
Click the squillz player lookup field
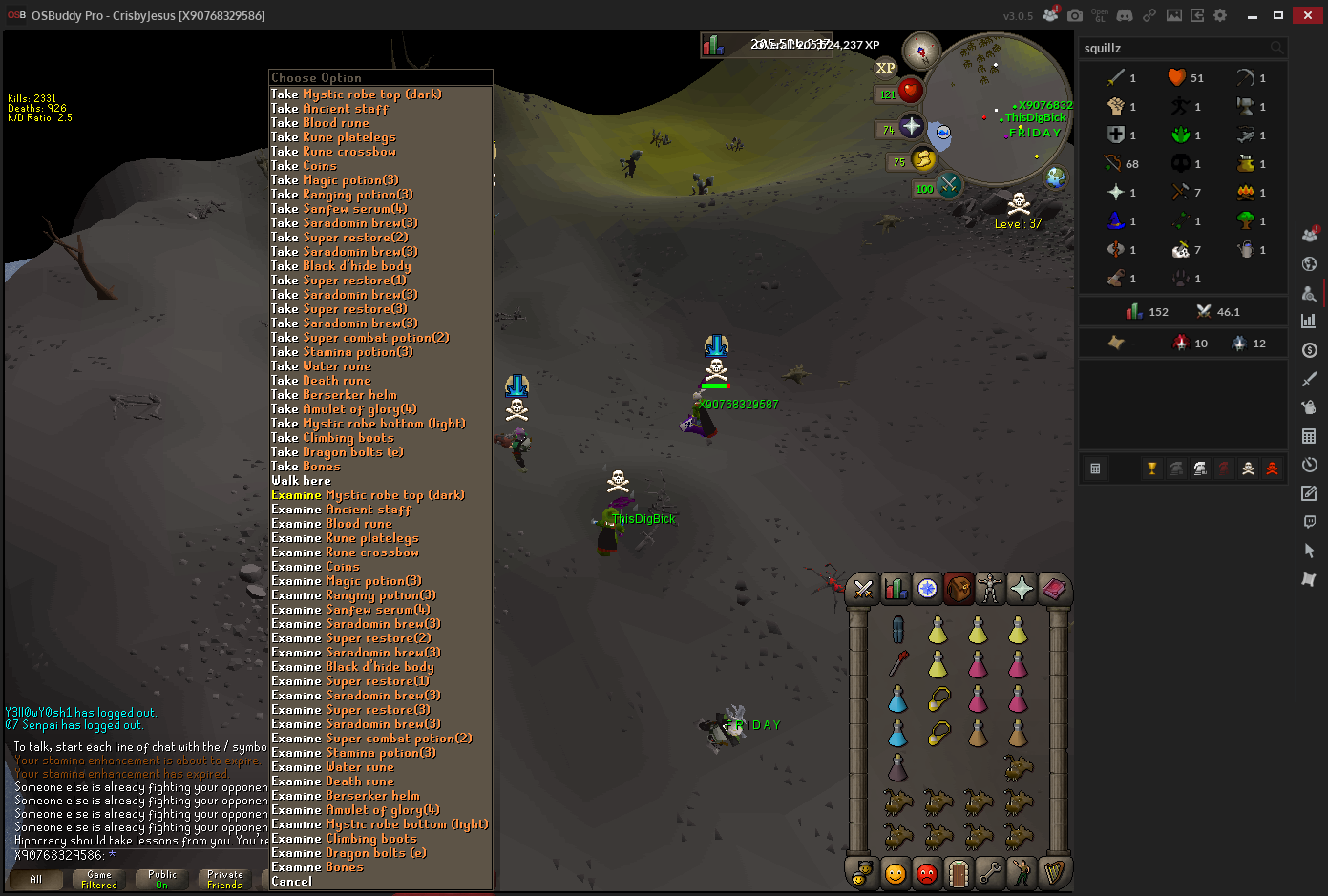pyautogui.click(x=1174, y=48)
